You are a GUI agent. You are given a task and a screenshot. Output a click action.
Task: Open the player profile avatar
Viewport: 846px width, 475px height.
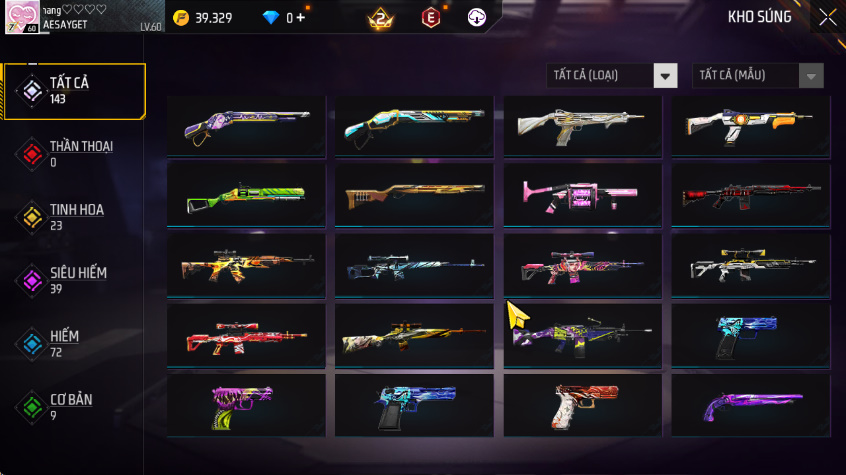pos(22,17)
